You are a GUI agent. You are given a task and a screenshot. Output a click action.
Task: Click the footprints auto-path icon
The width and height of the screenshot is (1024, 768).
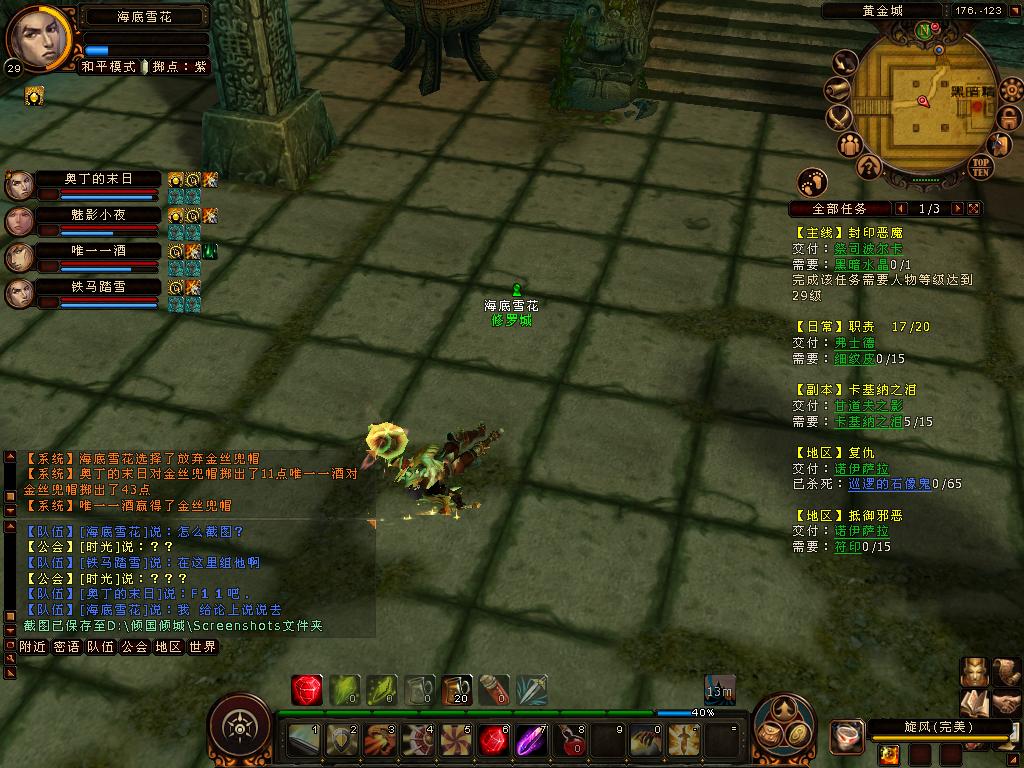coord(813,182)
